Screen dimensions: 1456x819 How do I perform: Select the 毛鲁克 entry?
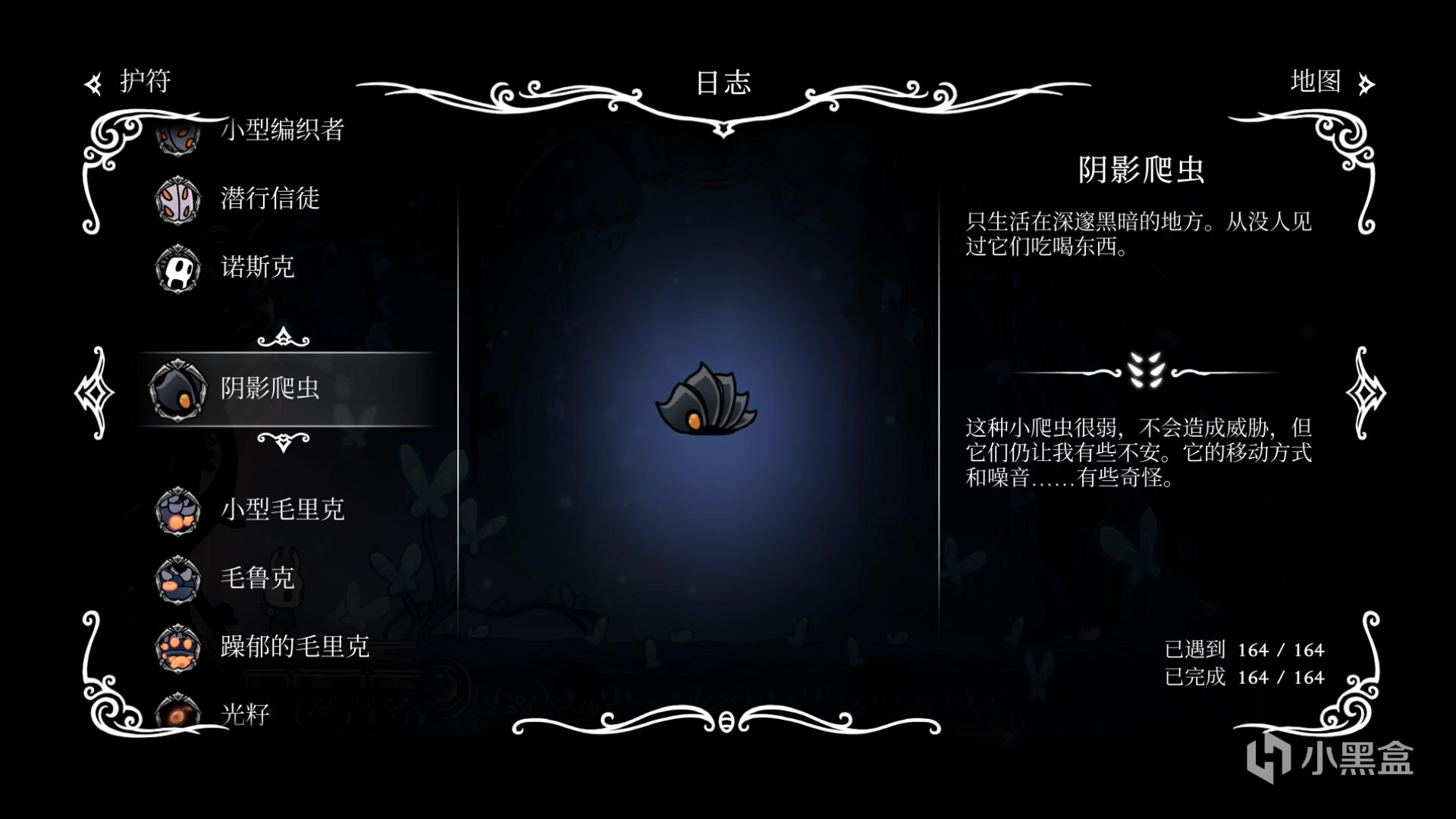coord(257,578)
